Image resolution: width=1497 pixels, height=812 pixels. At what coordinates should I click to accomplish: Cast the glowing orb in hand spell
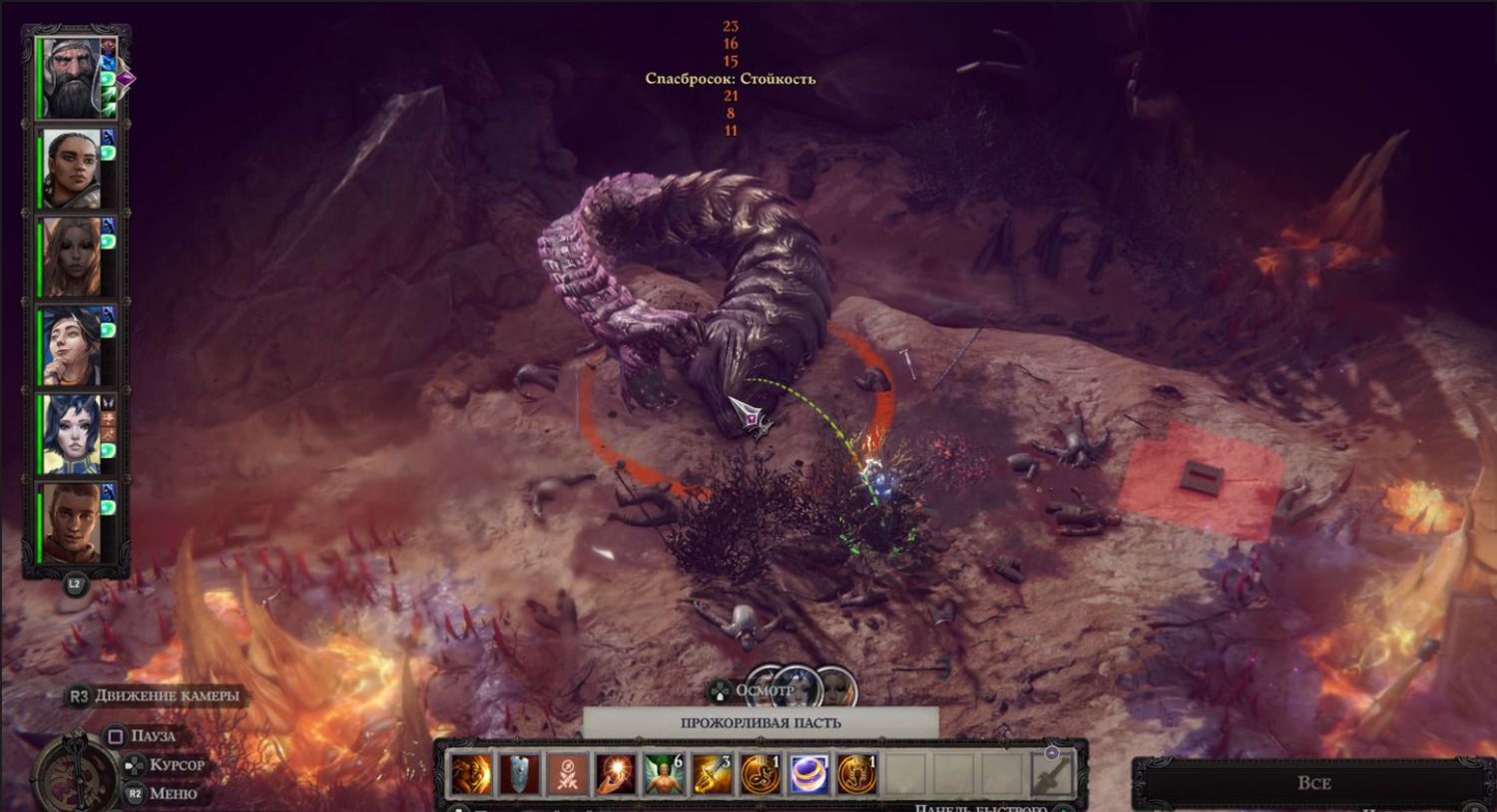pyautogui.click(x=616, y=775)
